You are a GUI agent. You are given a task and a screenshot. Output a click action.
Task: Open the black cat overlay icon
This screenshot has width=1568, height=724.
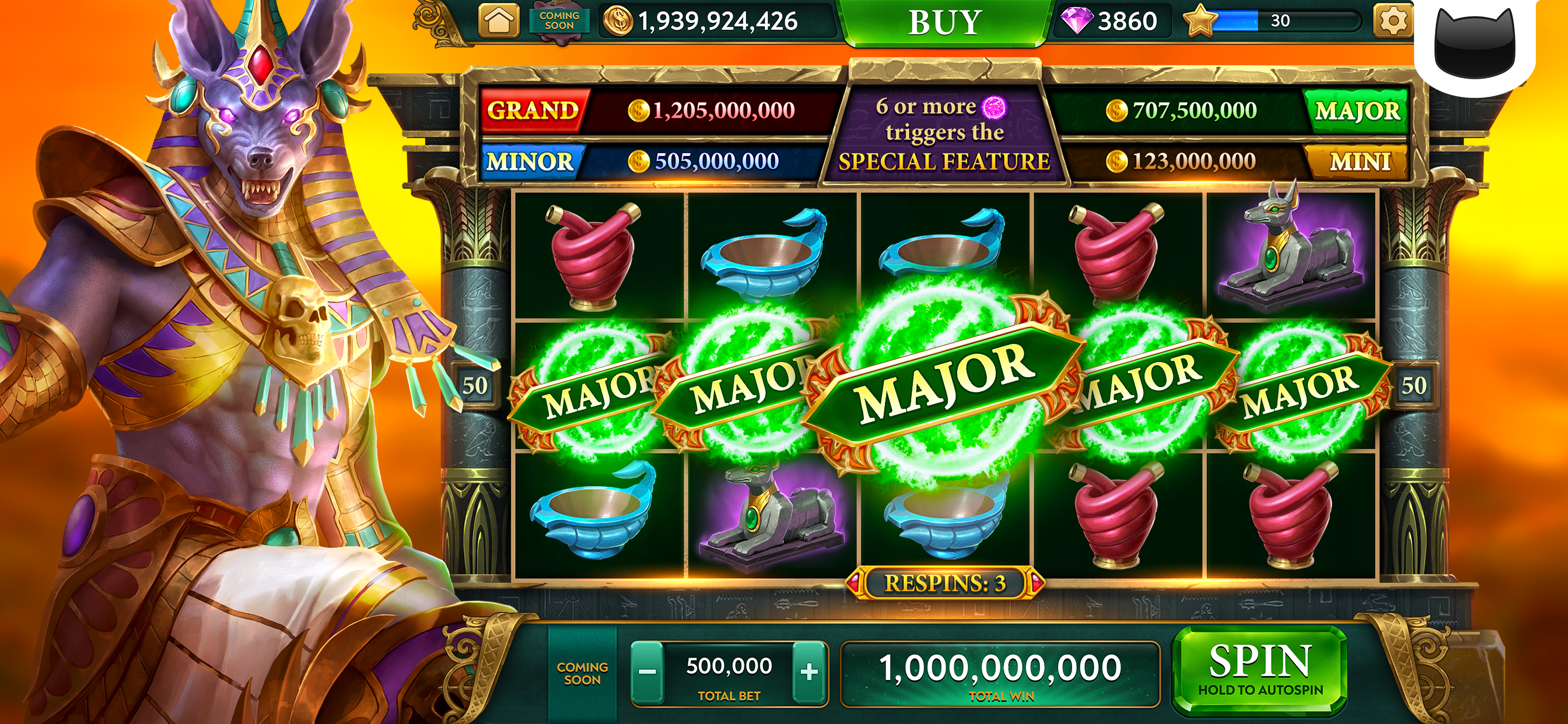pyautogui.click(x=1474, y=45)
